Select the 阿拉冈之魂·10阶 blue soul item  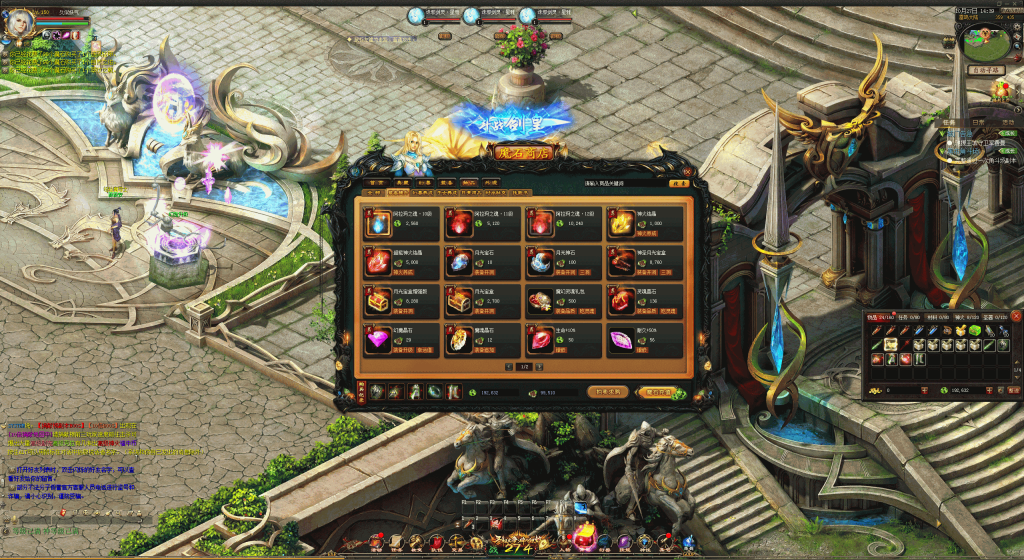(380, 223)
